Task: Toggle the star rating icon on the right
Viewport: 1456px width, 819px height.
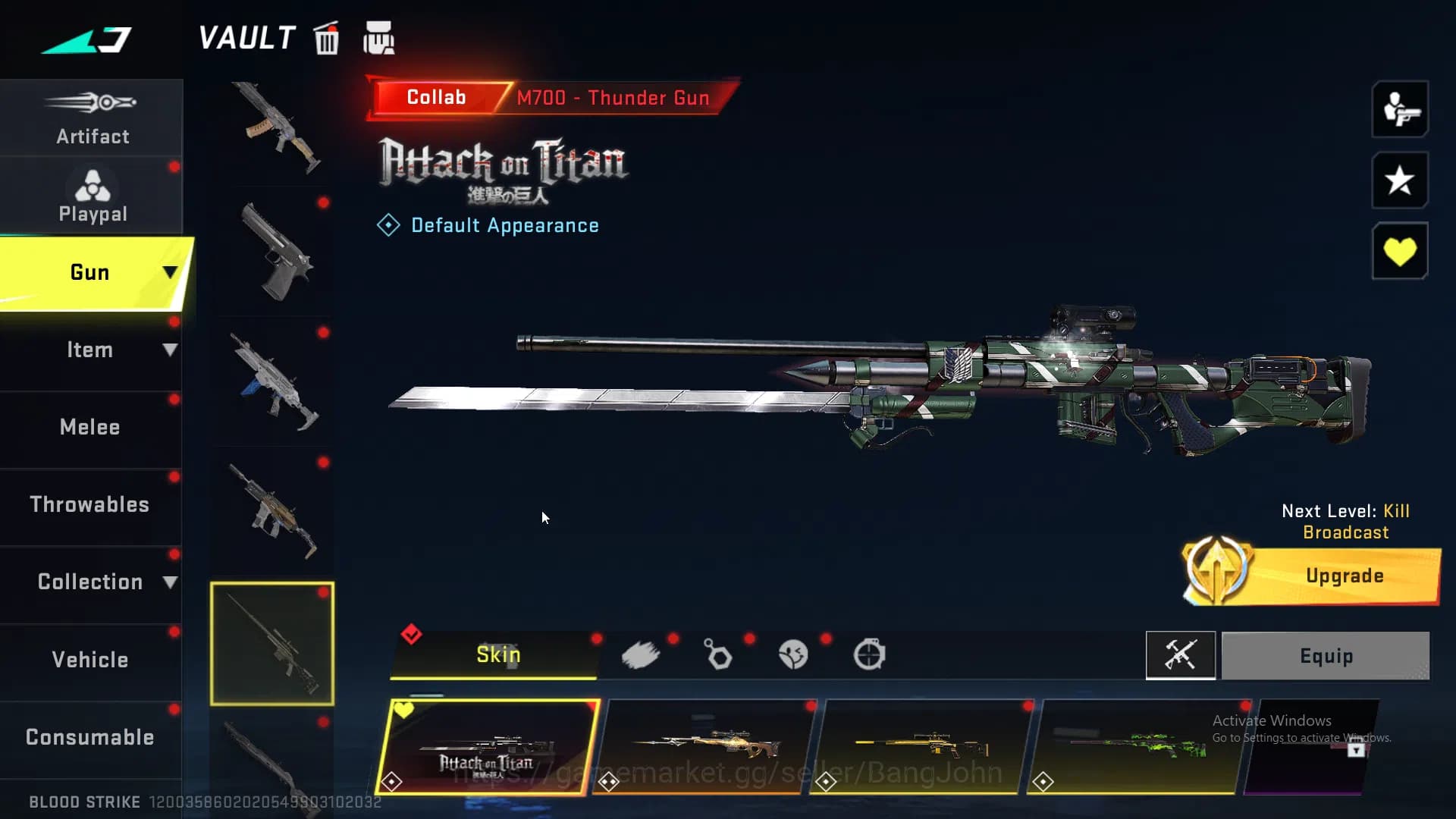Action: tap(1399, 180)
